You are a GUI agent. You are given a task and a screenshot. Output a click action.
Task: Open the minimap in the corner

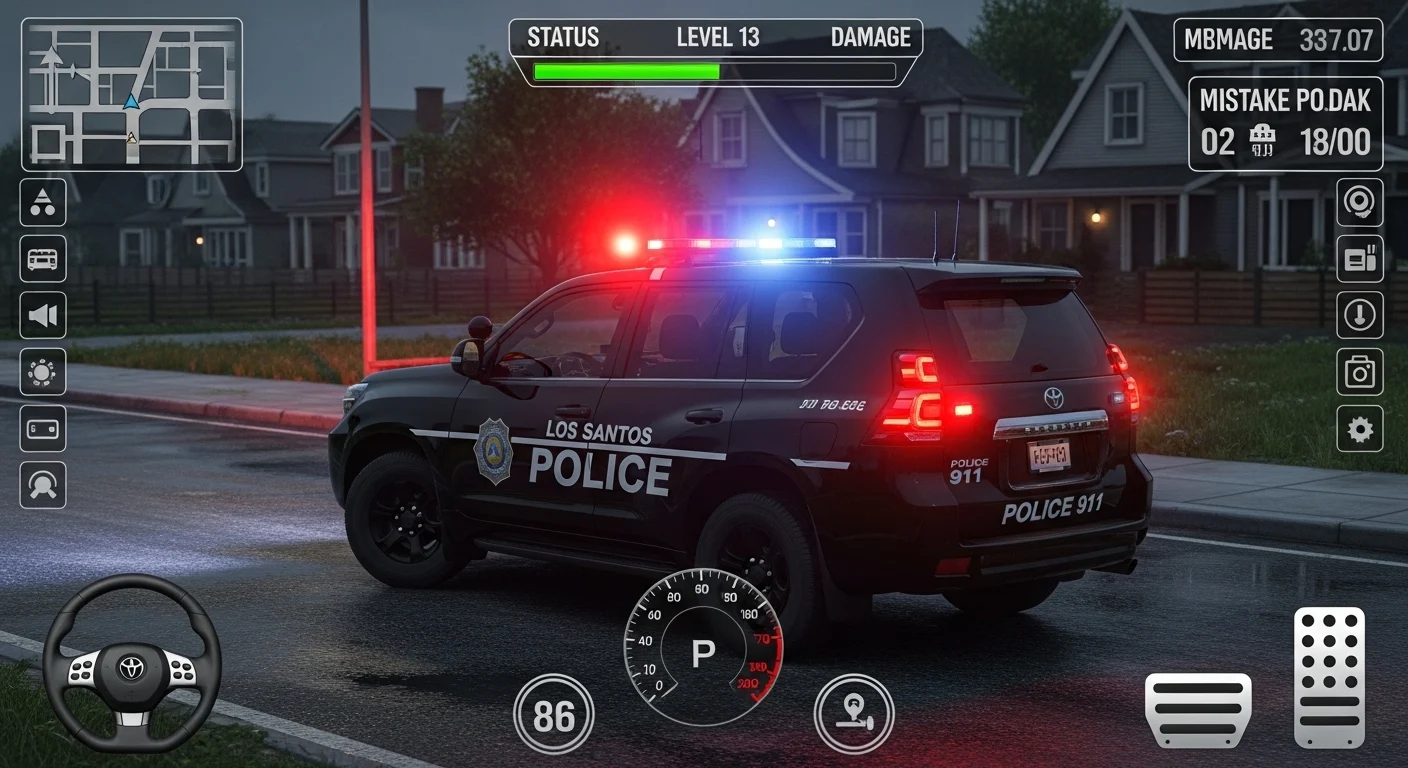131,94
